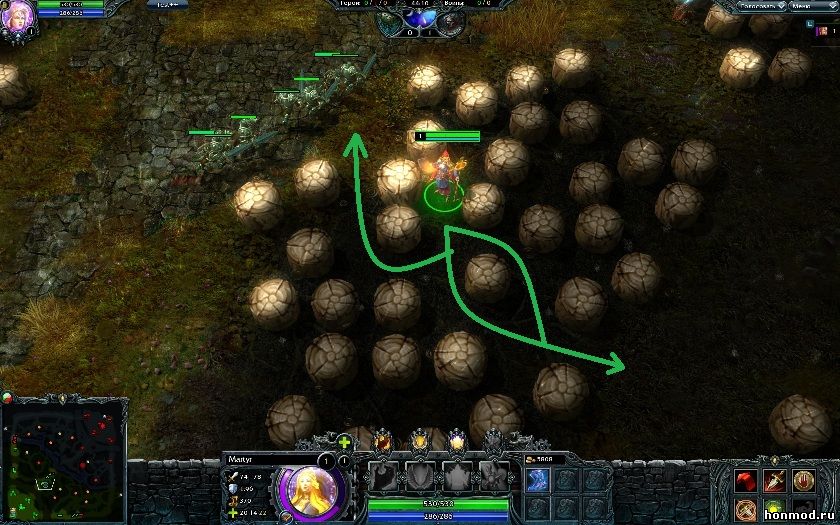Screen dimensions: 840x525
Task: Click the round shield hold command
Action: (804, 481)
